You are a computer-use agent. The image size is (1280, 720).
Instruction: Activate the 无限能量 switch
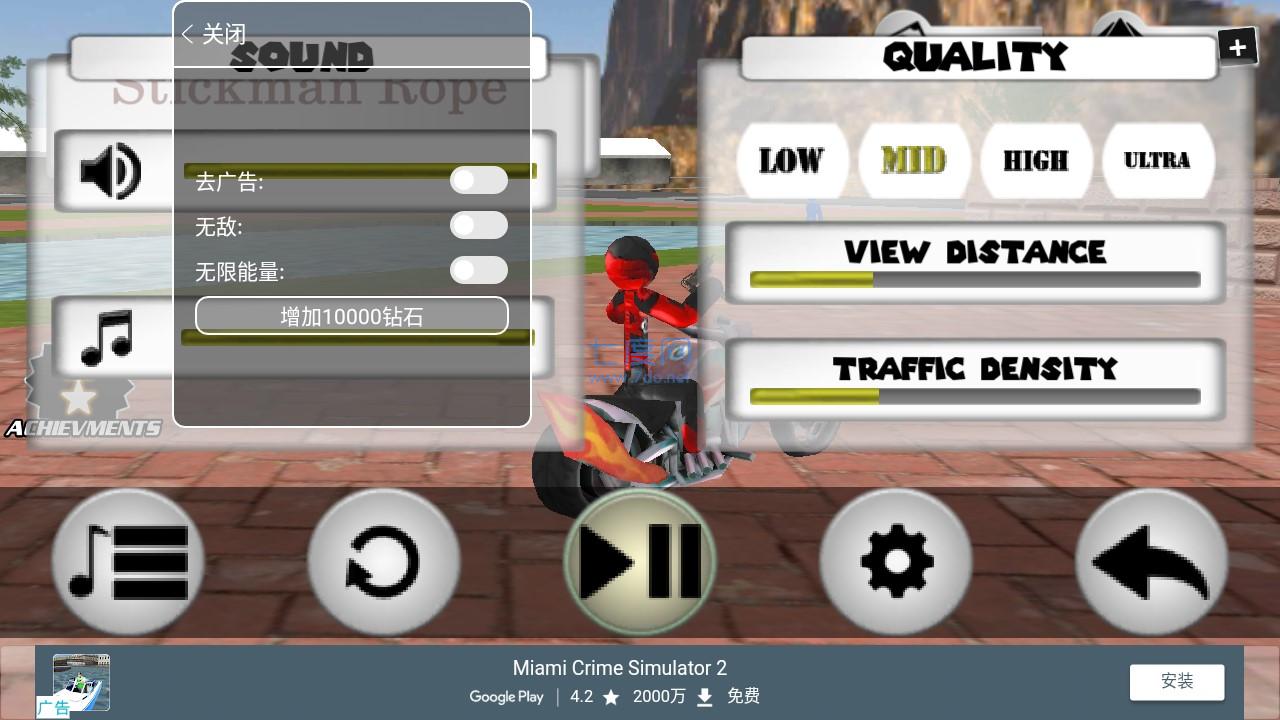(478, 270)
